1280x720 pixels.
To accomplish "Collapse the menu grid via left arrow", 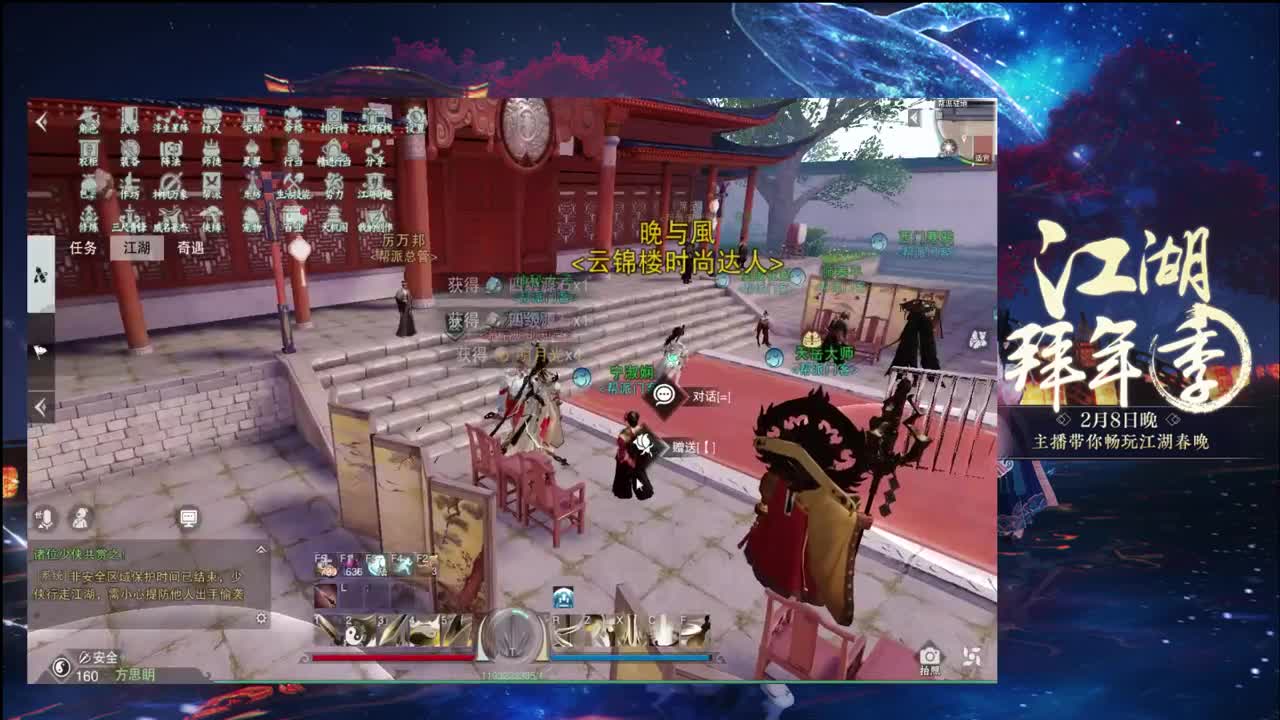I will (x=40, y=122).
